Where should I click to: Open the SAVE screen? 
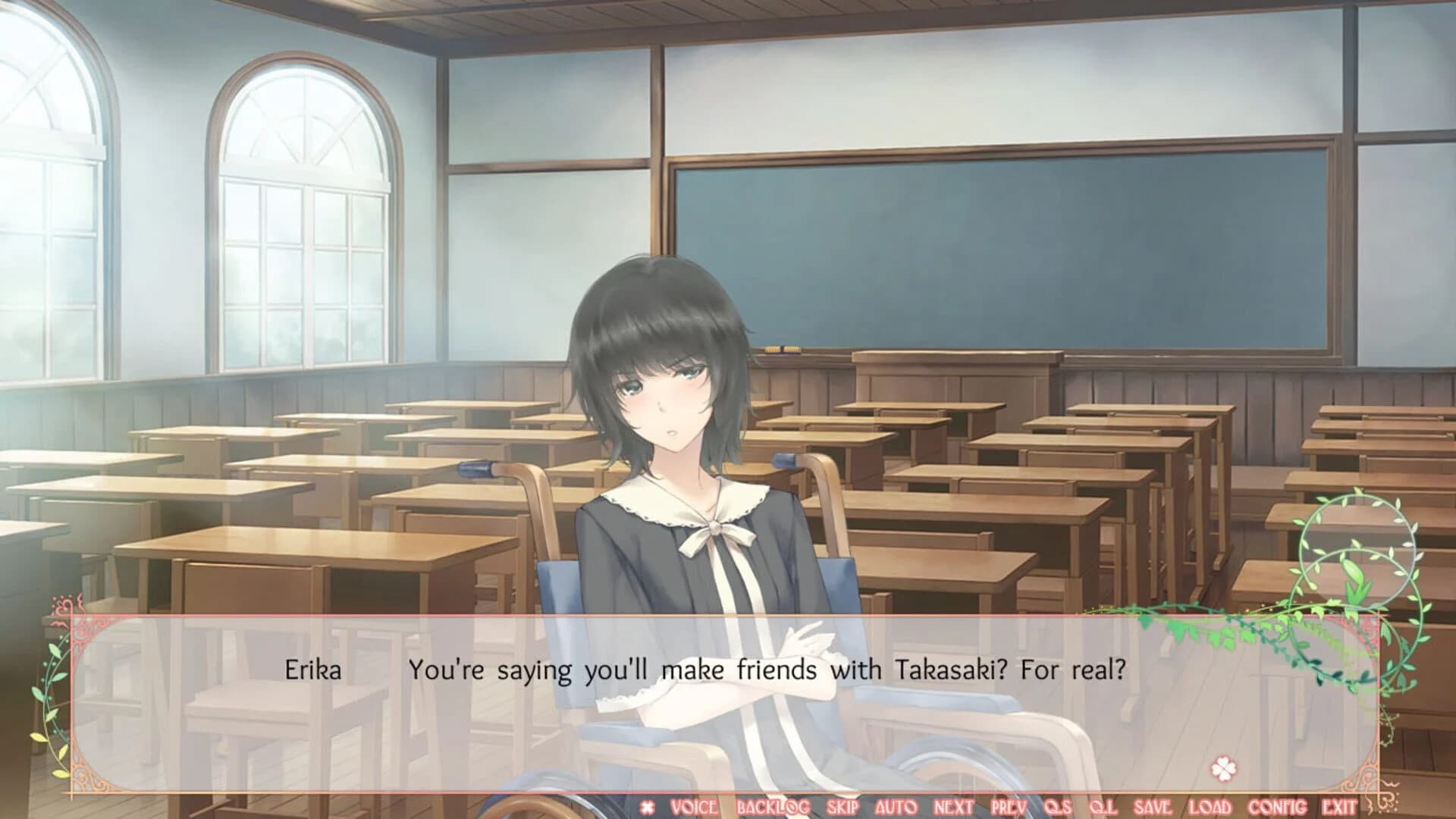1153,806
